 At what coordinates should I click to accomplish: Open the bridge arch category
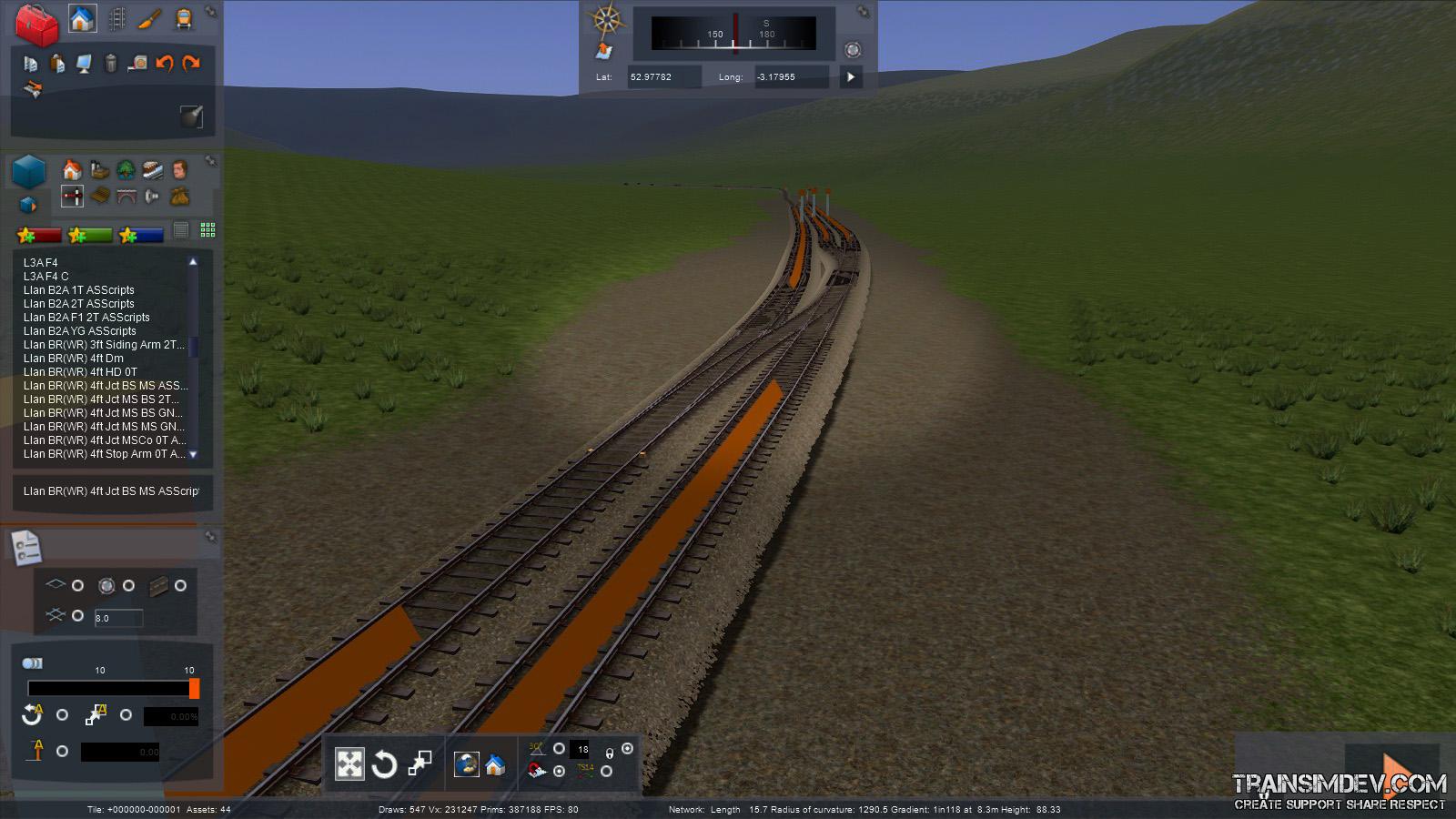tap(126, 196)
